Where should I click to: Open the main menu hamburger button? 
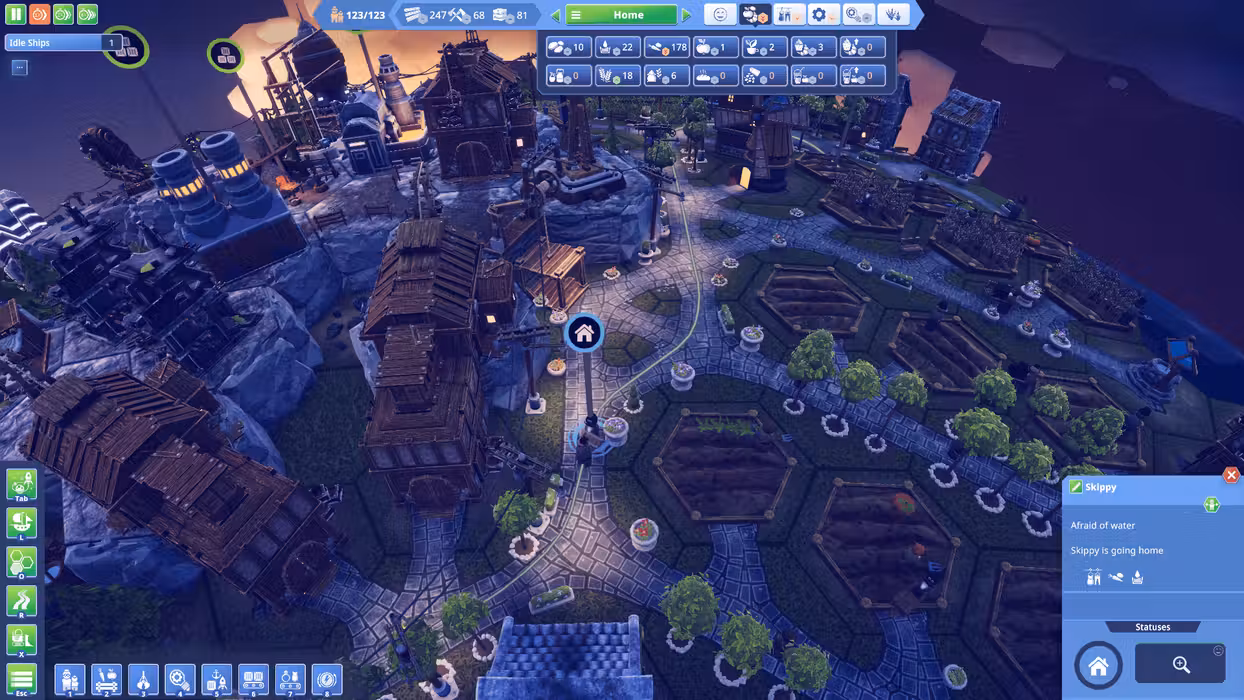pyautogui.click(x=21, y=680)
